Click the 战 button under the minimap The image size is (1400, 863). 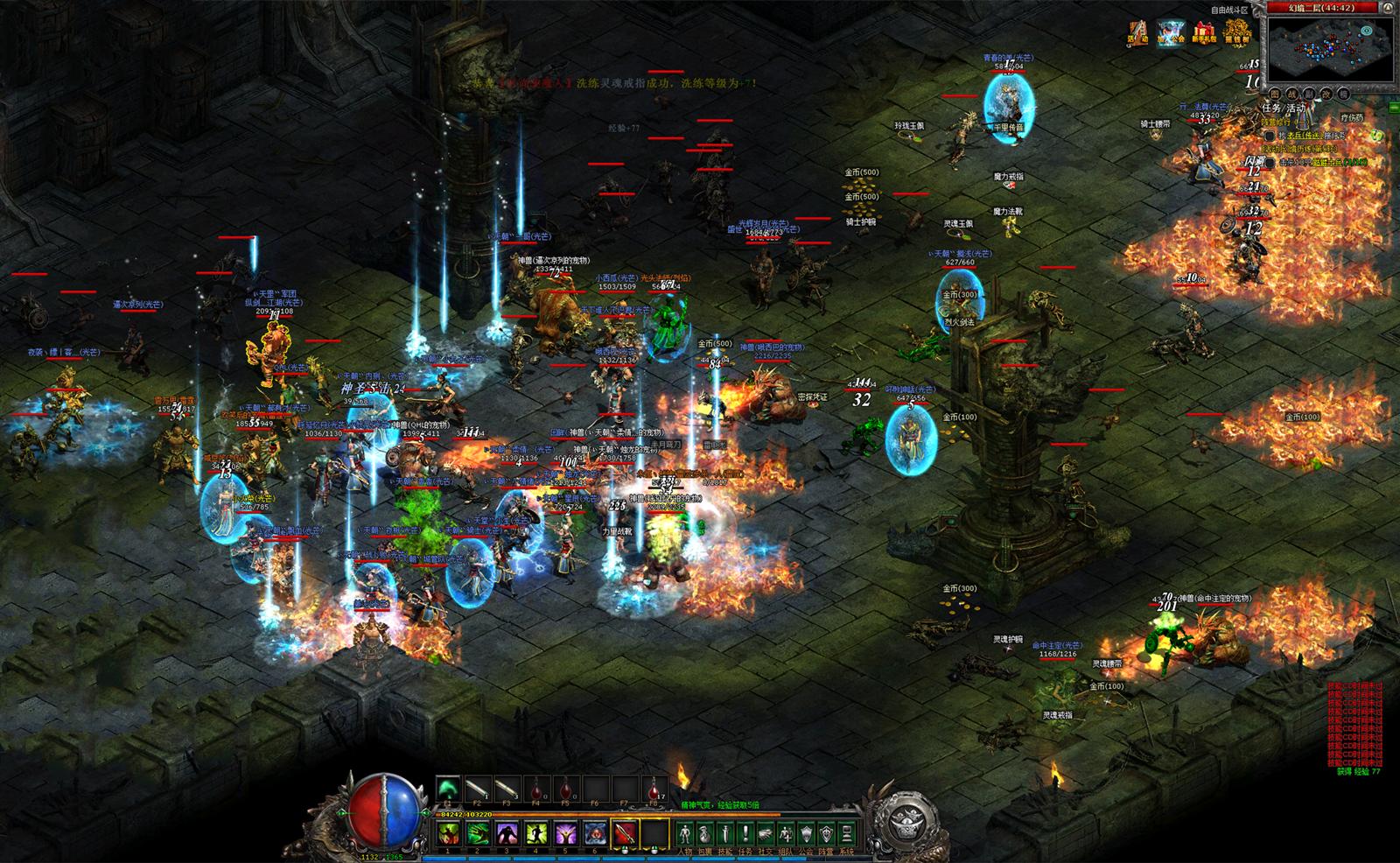point(1291,93)
